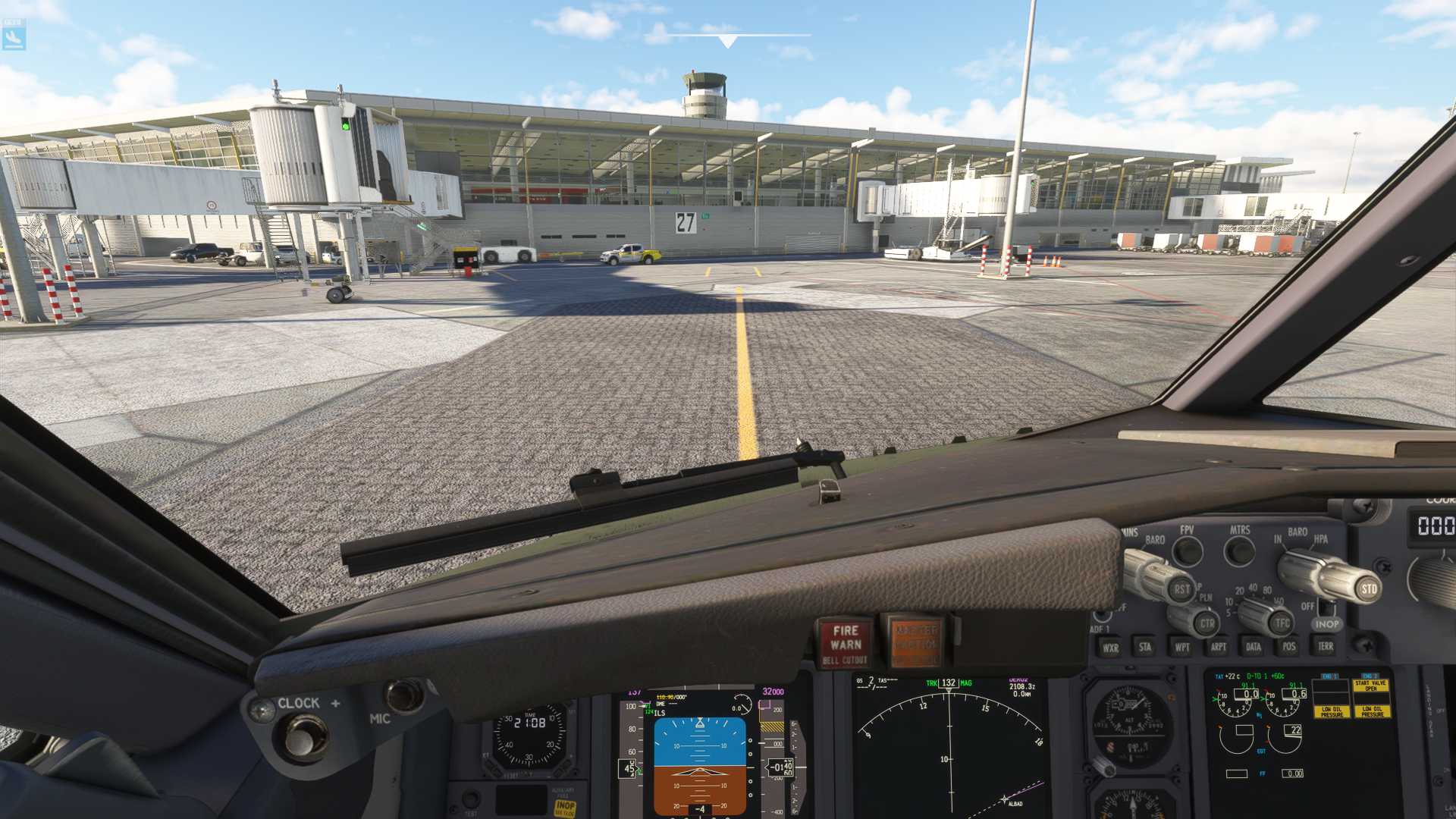Toggle the FPV flight path vector button

1187,551
